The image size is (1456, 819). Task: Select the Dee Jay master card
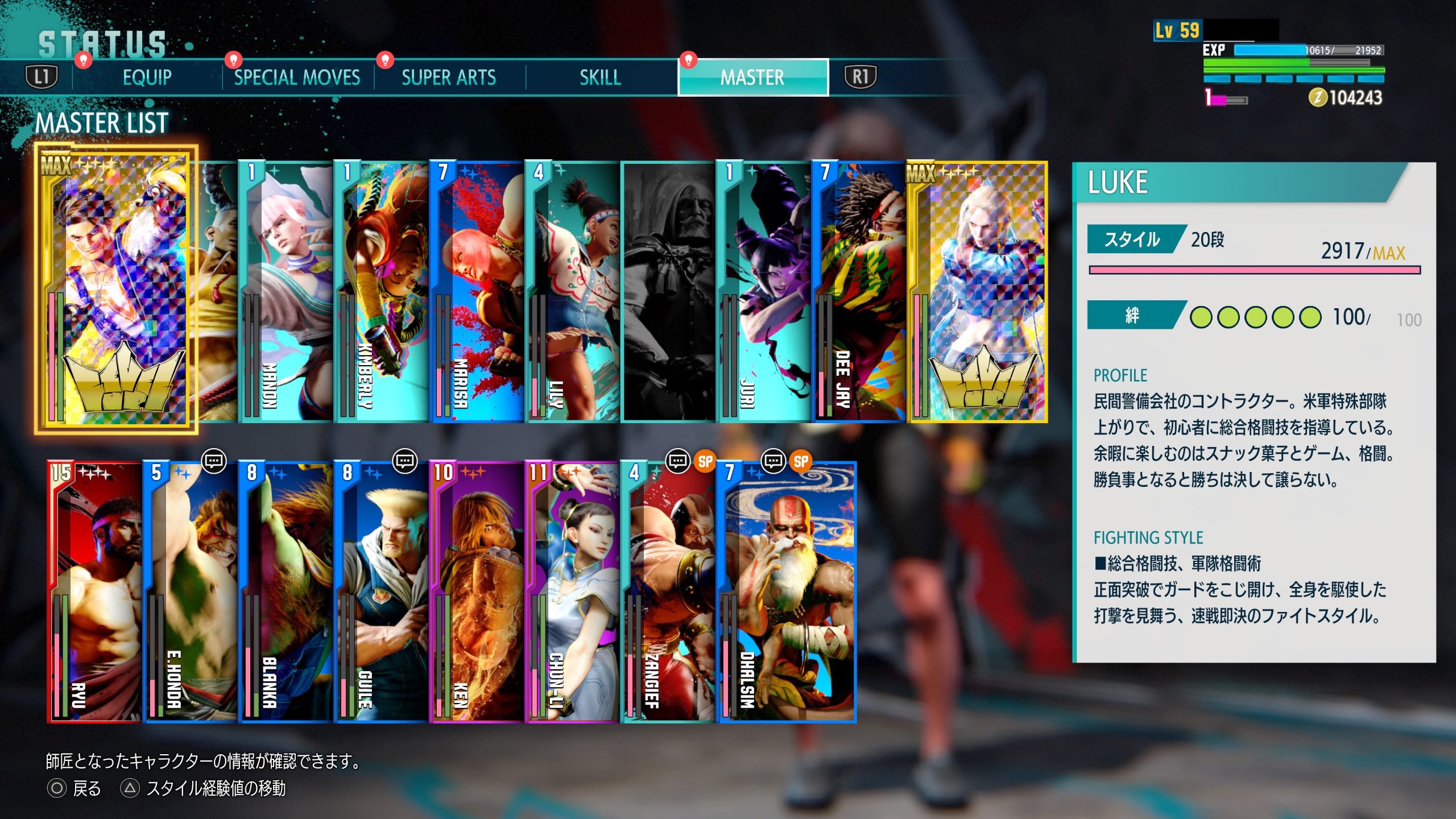pos(859,292)
